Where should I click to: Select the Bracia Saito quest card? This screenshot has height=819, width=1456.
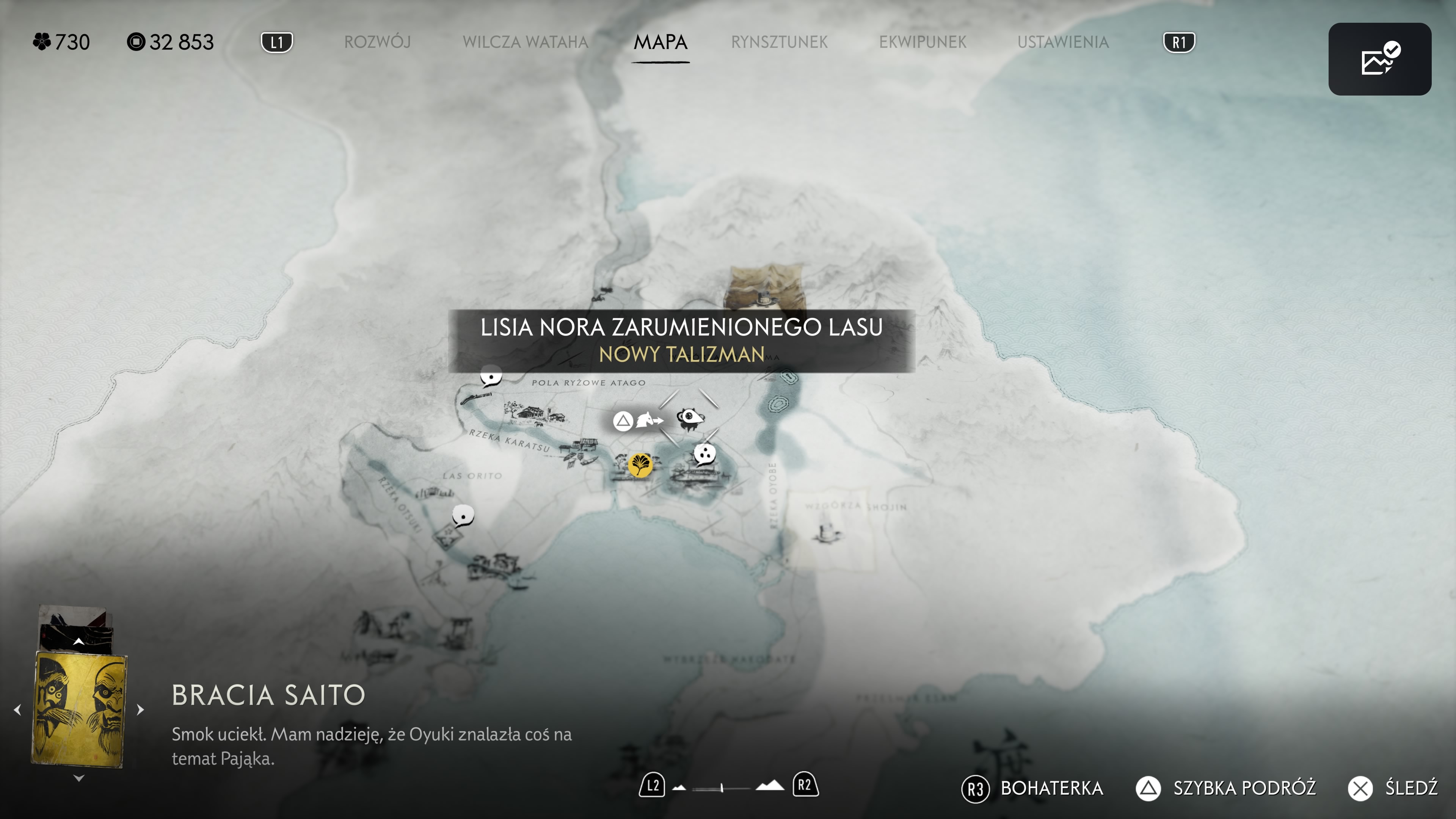click(x=79, y=710)
